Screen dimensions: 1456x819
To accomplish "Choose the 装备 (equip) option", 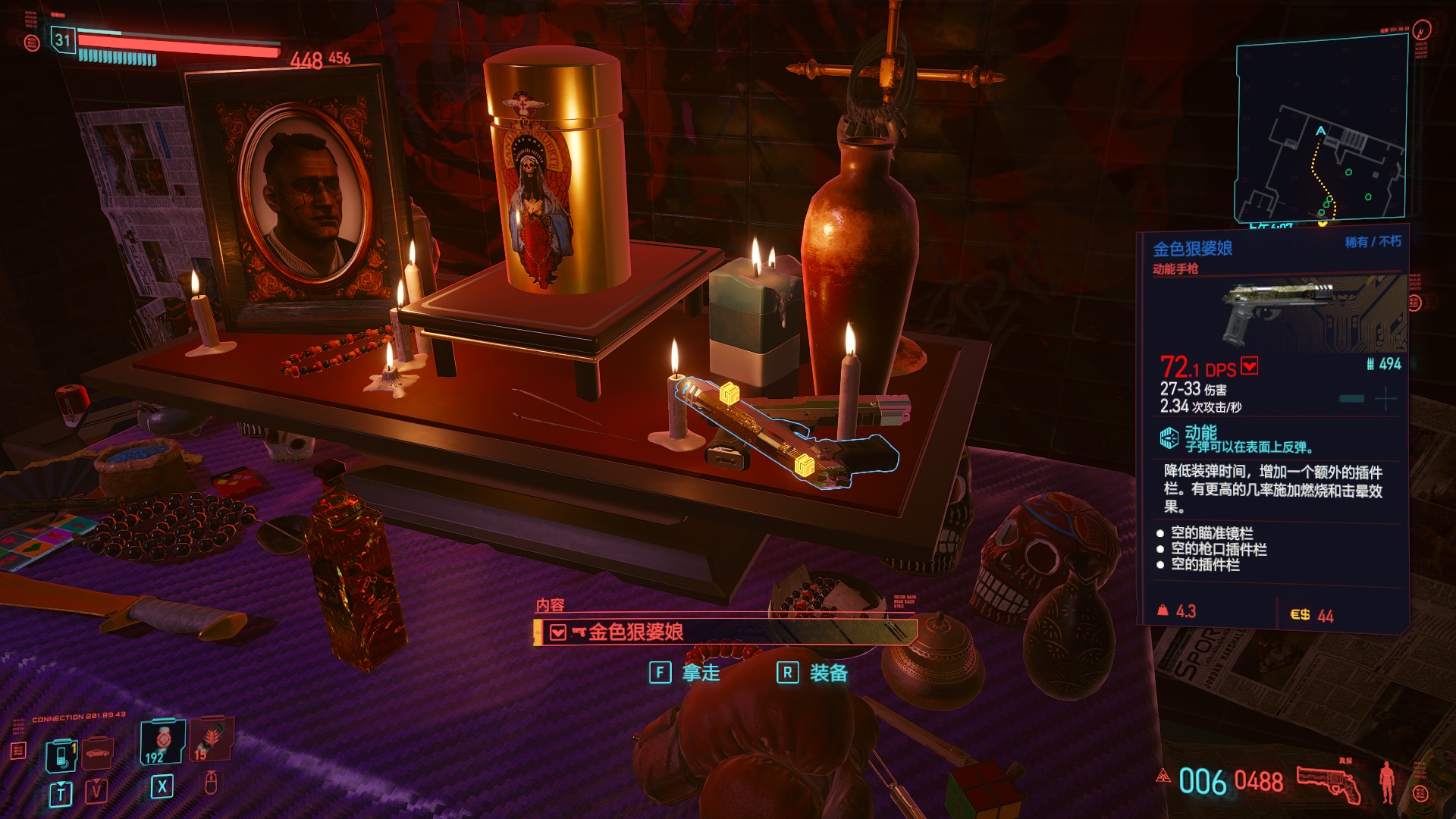I will click(813, 673).
